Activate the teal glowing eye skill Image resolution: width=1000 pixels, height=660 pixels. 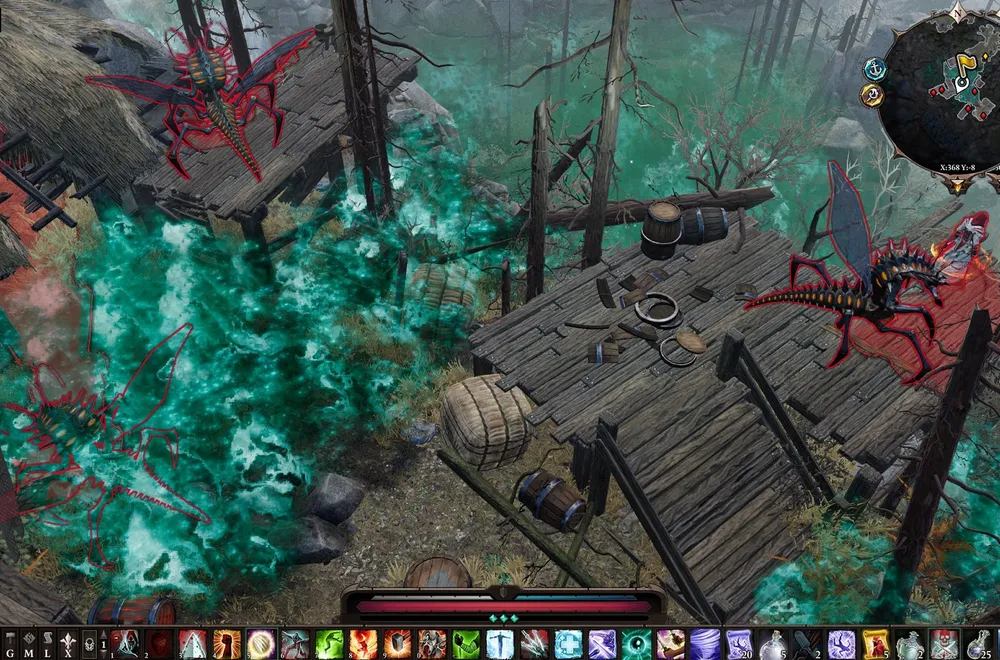(x=636, y=643)
